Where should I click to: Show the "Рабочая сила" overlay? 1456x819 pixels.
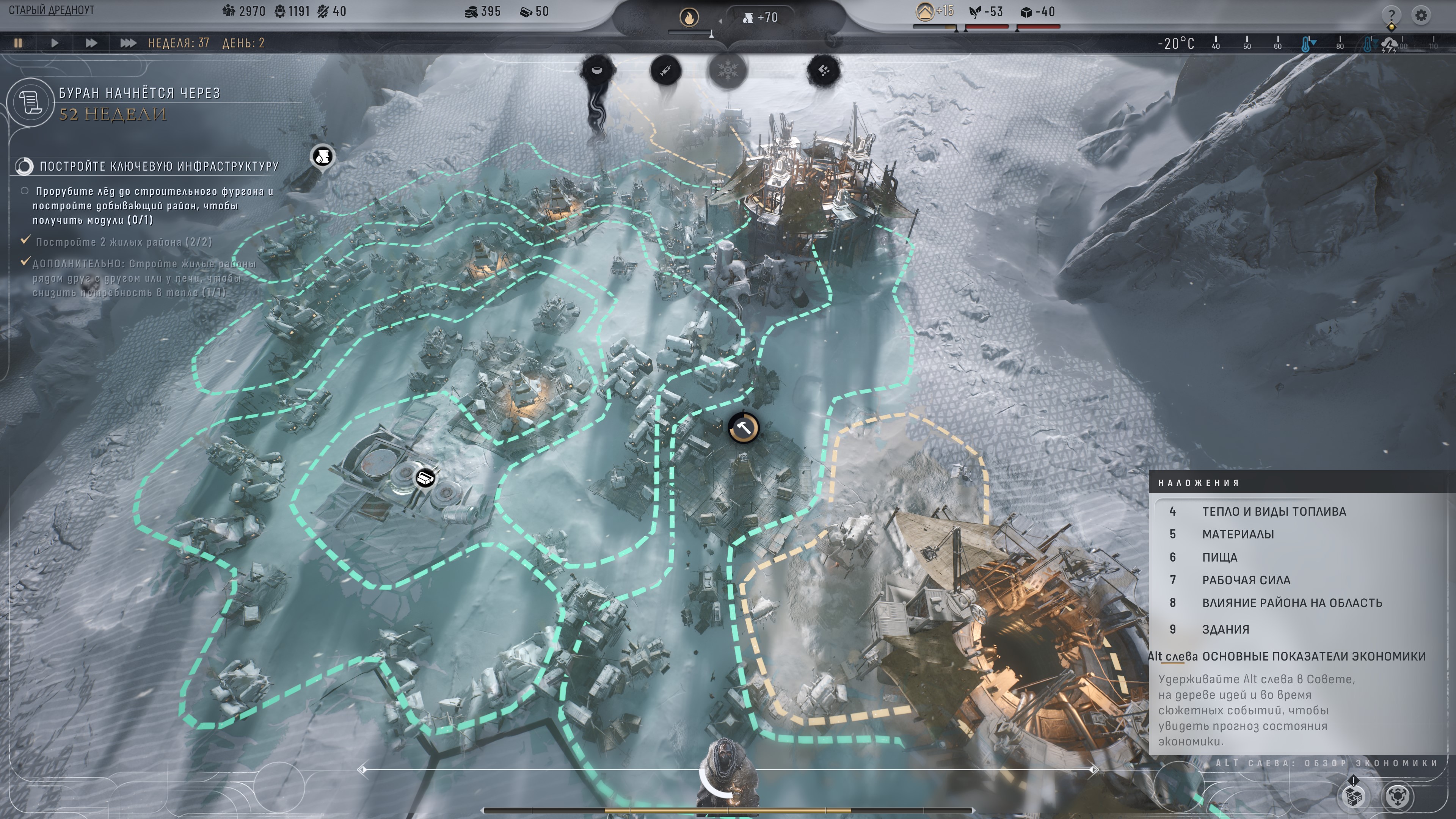tap(1246, 580)
